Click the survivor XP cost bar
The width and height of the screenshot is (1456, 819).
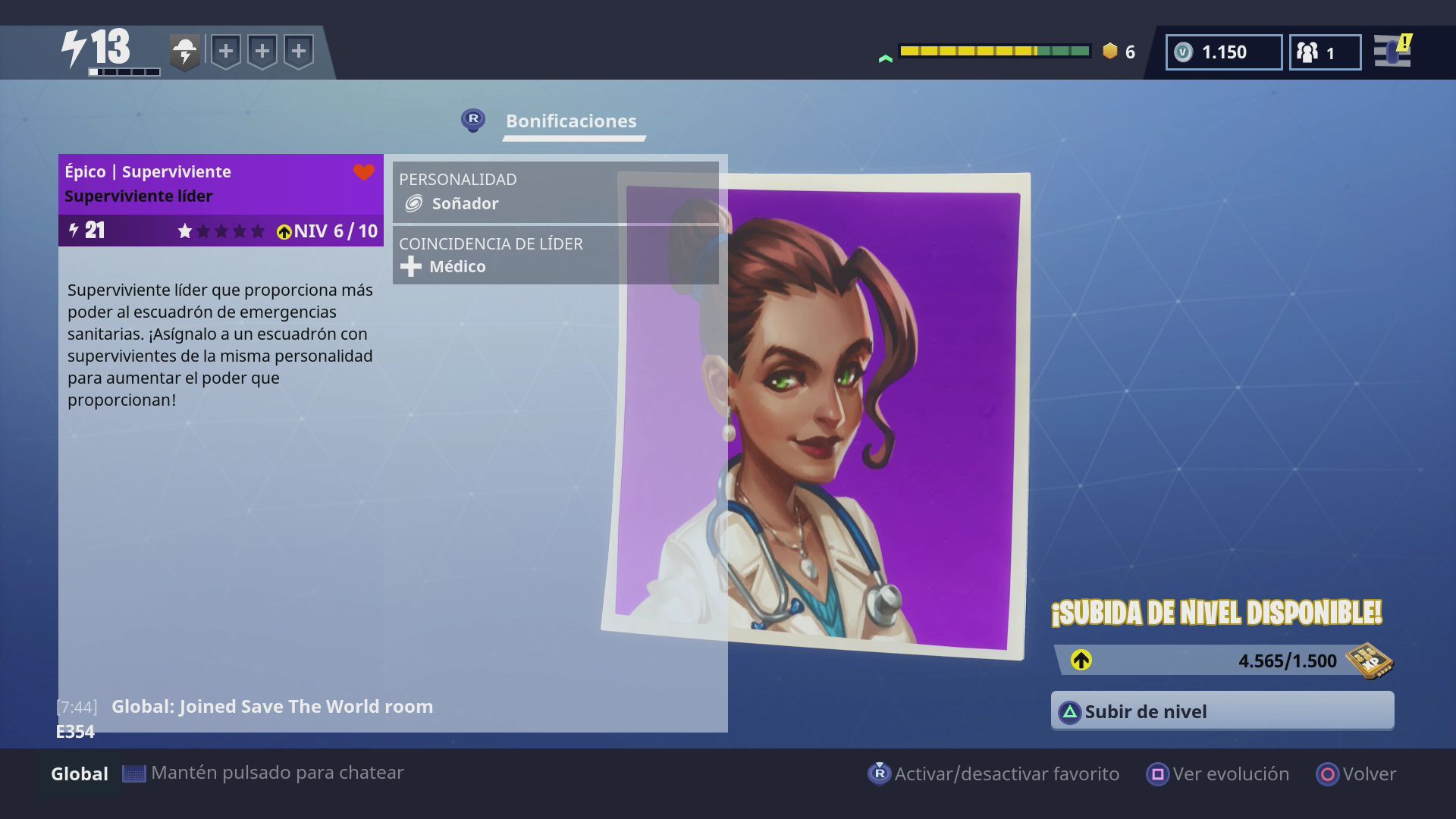point(1223,661)
